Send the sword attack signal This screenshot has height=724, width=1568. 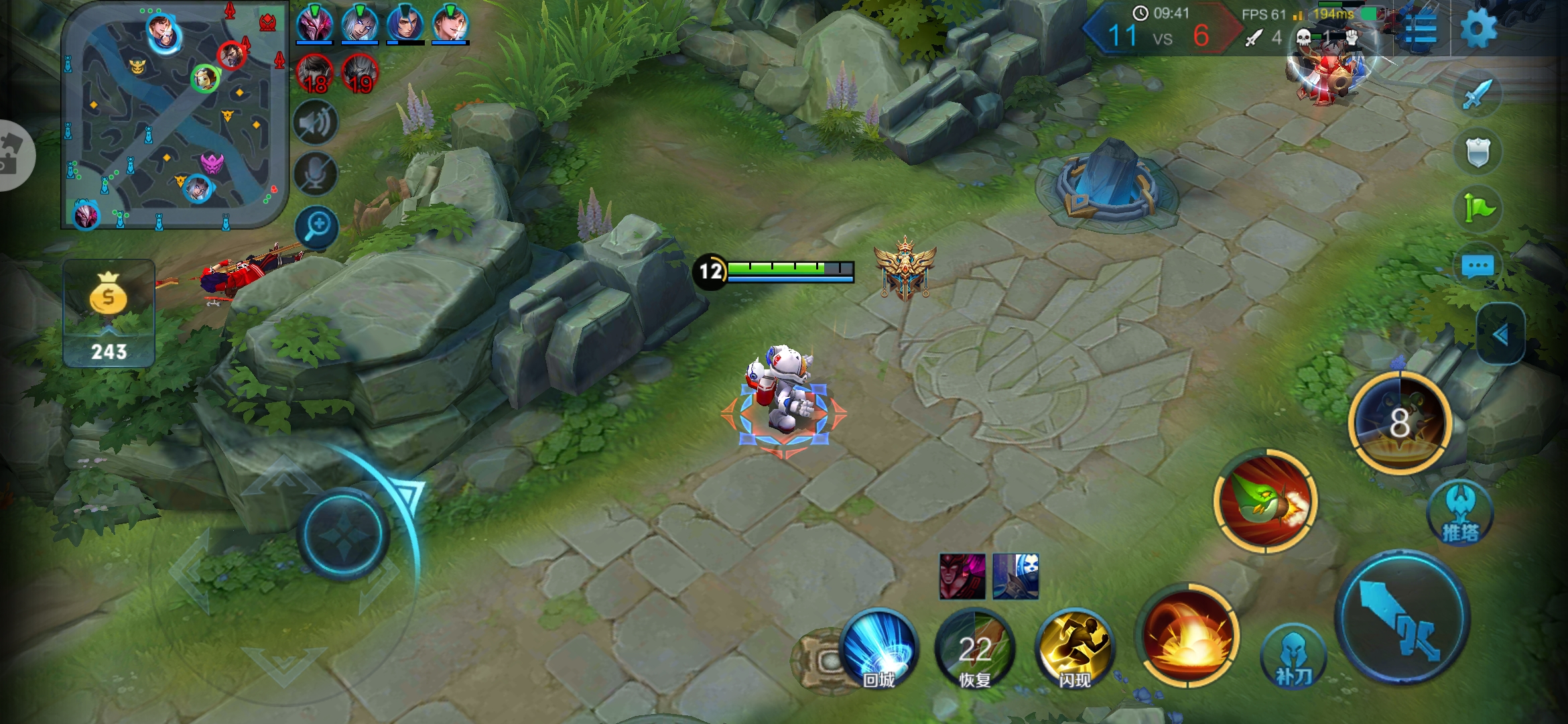point(1478,94)
